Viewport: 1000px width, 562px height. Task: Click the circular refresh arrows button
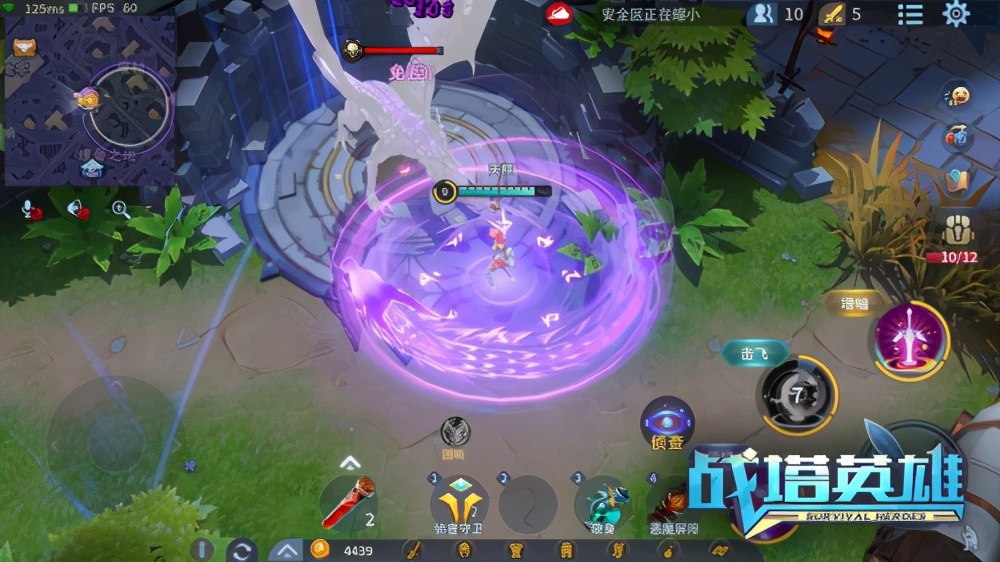tap(241, 550)
